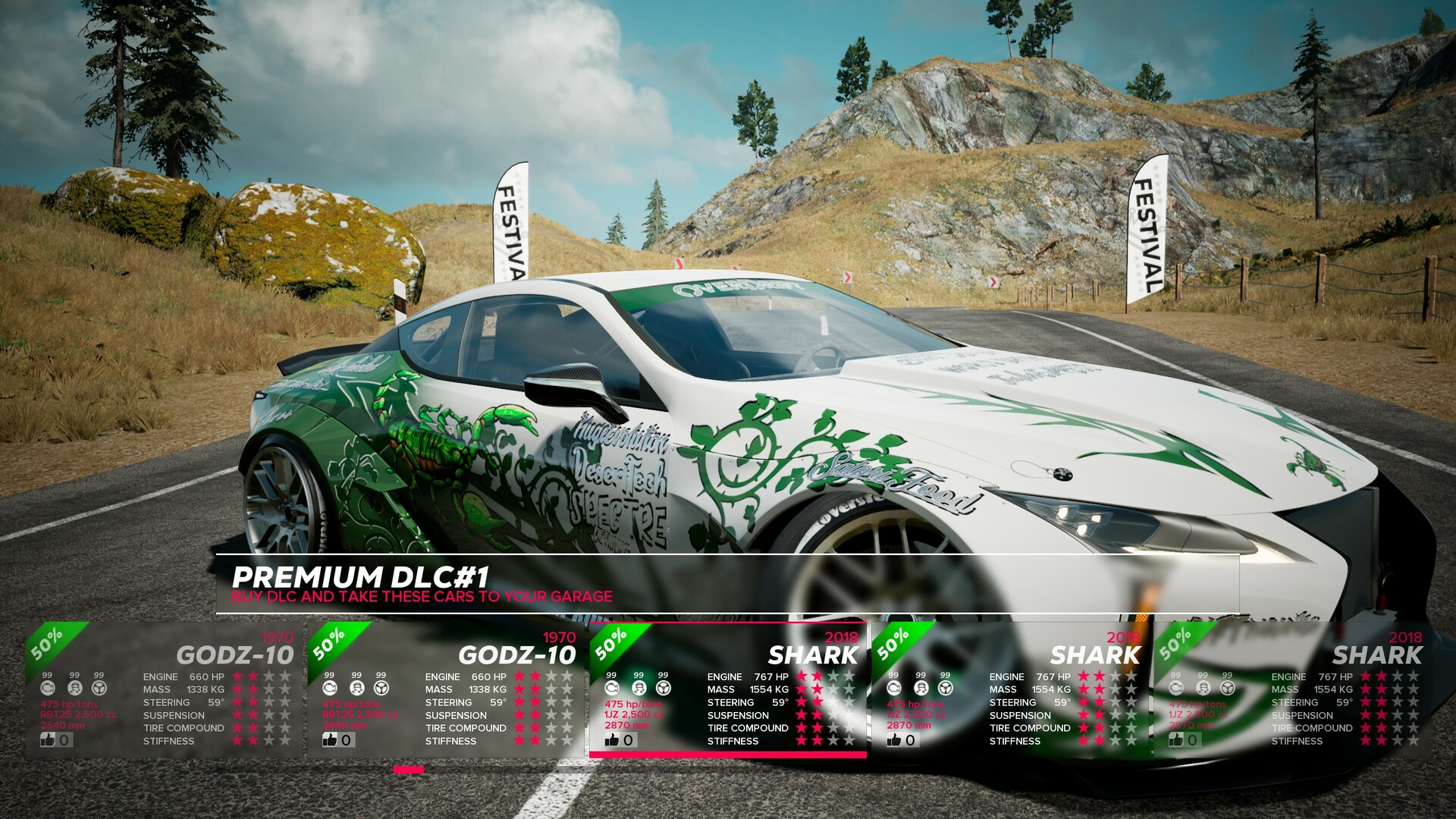
Task: Toggle the thumbs-up like on the first GODZ-10 card
Action: pos(47,739)
